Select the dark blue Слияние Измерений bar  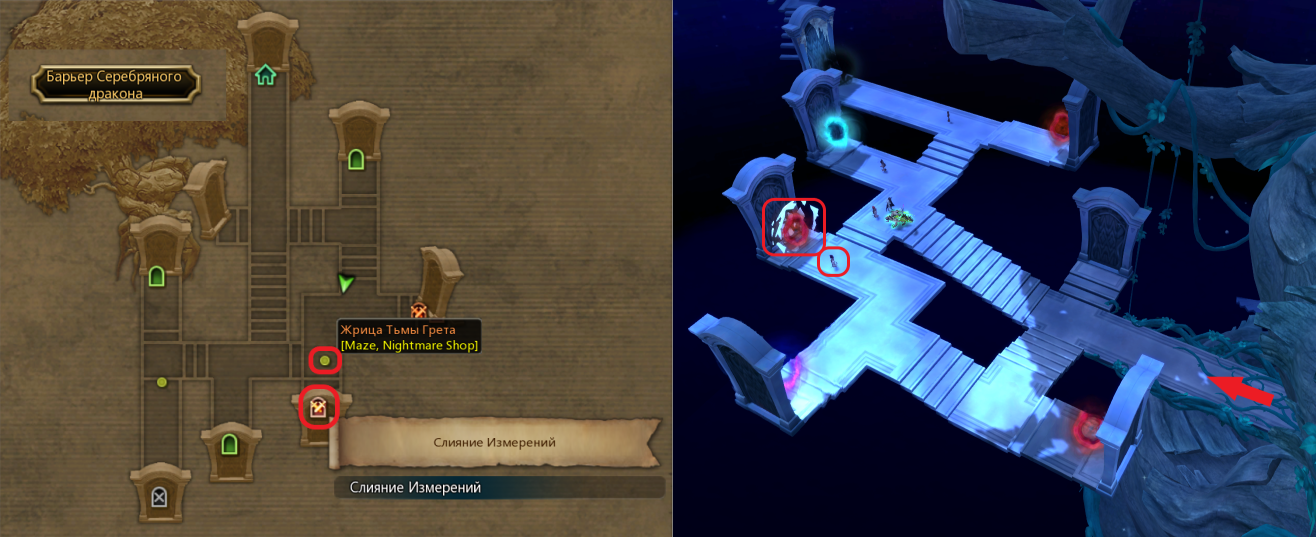(x=499, y=487)
